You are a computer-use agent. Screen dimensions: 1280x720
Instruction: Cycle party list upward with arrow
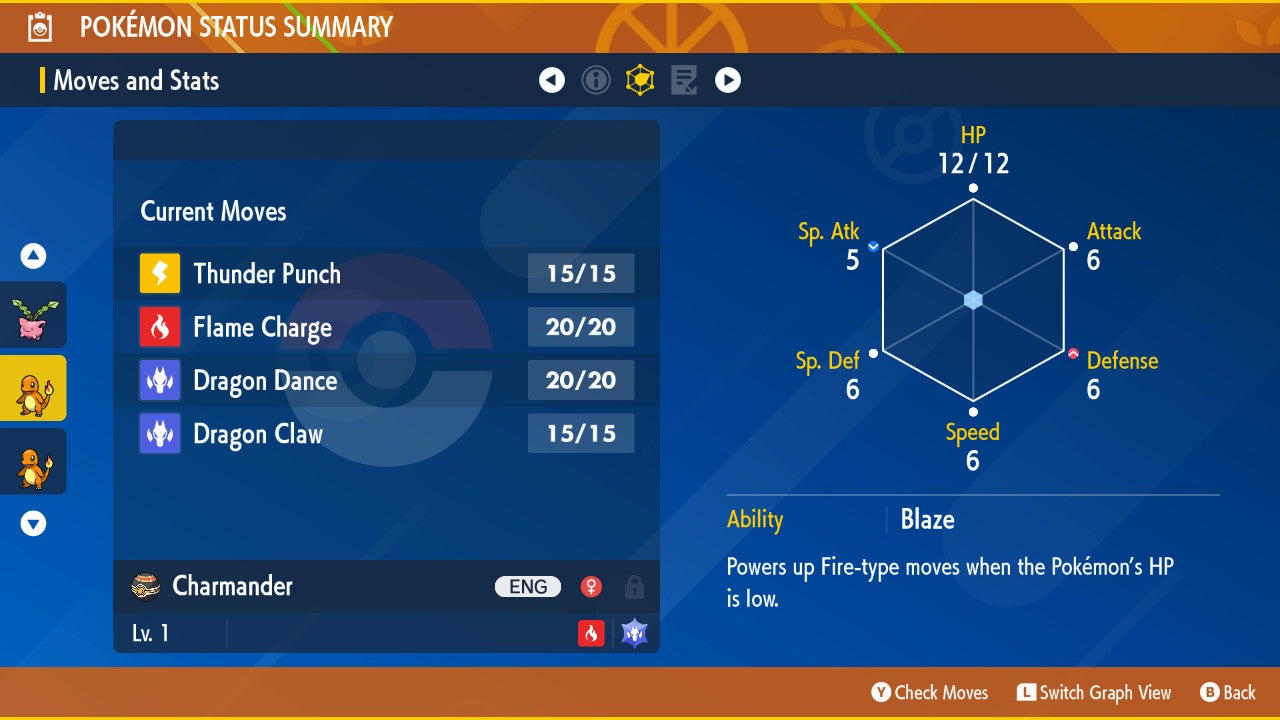[x=33, y=257]
